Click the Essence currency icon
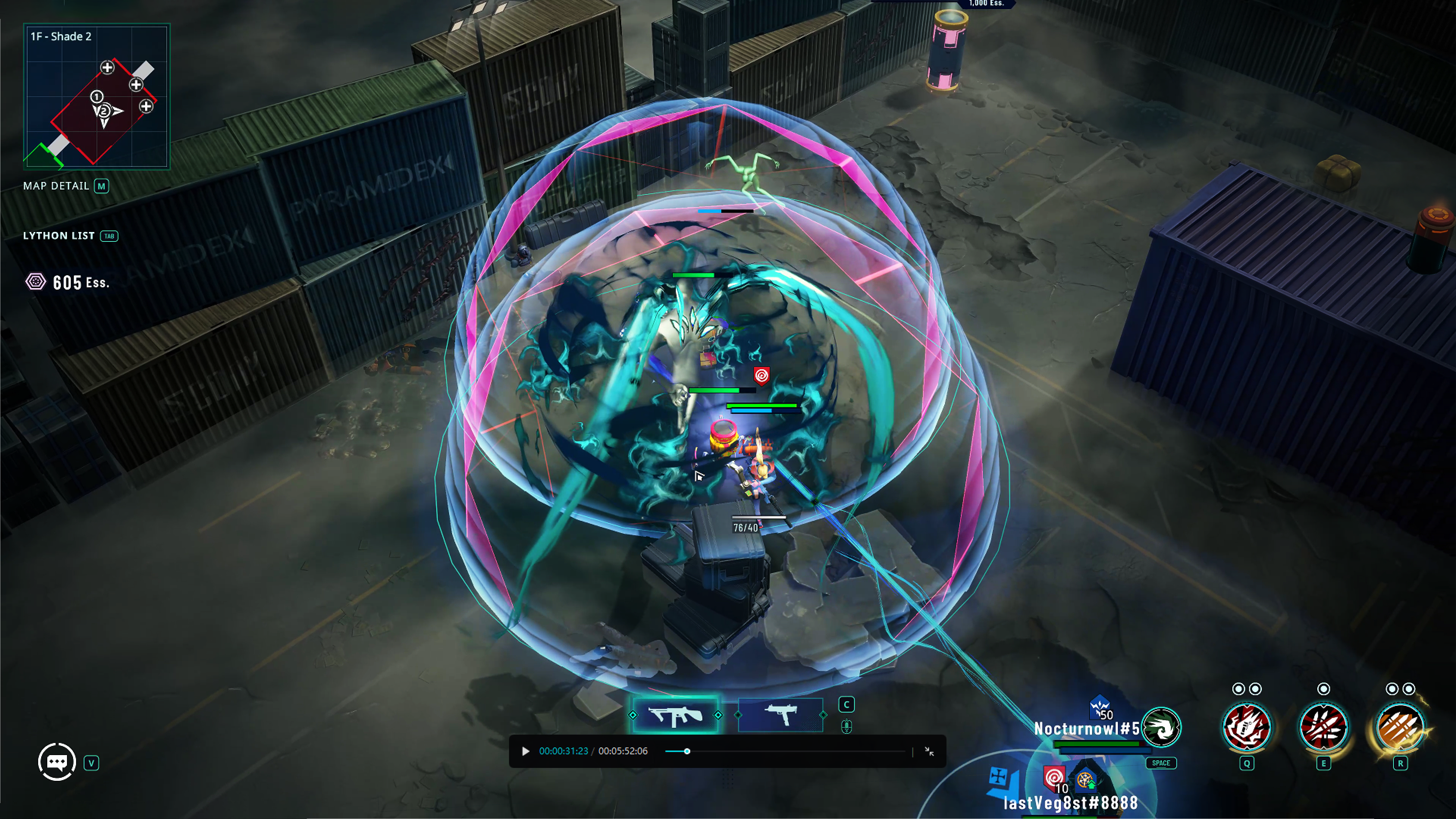Viewport: 1456px width, 819px height. (36, 282)
